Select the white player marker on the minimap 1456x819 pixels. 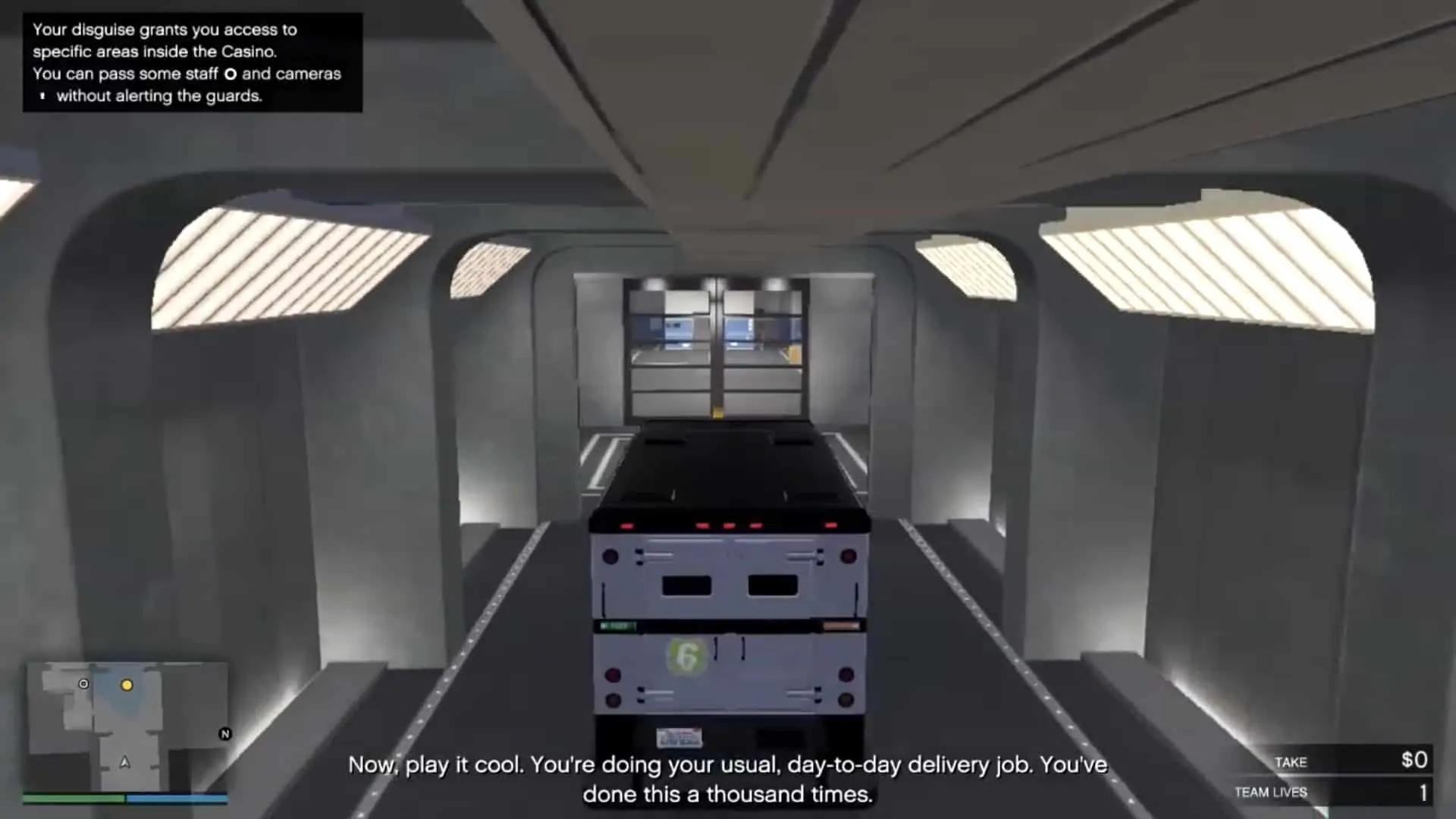click(83, 683)
